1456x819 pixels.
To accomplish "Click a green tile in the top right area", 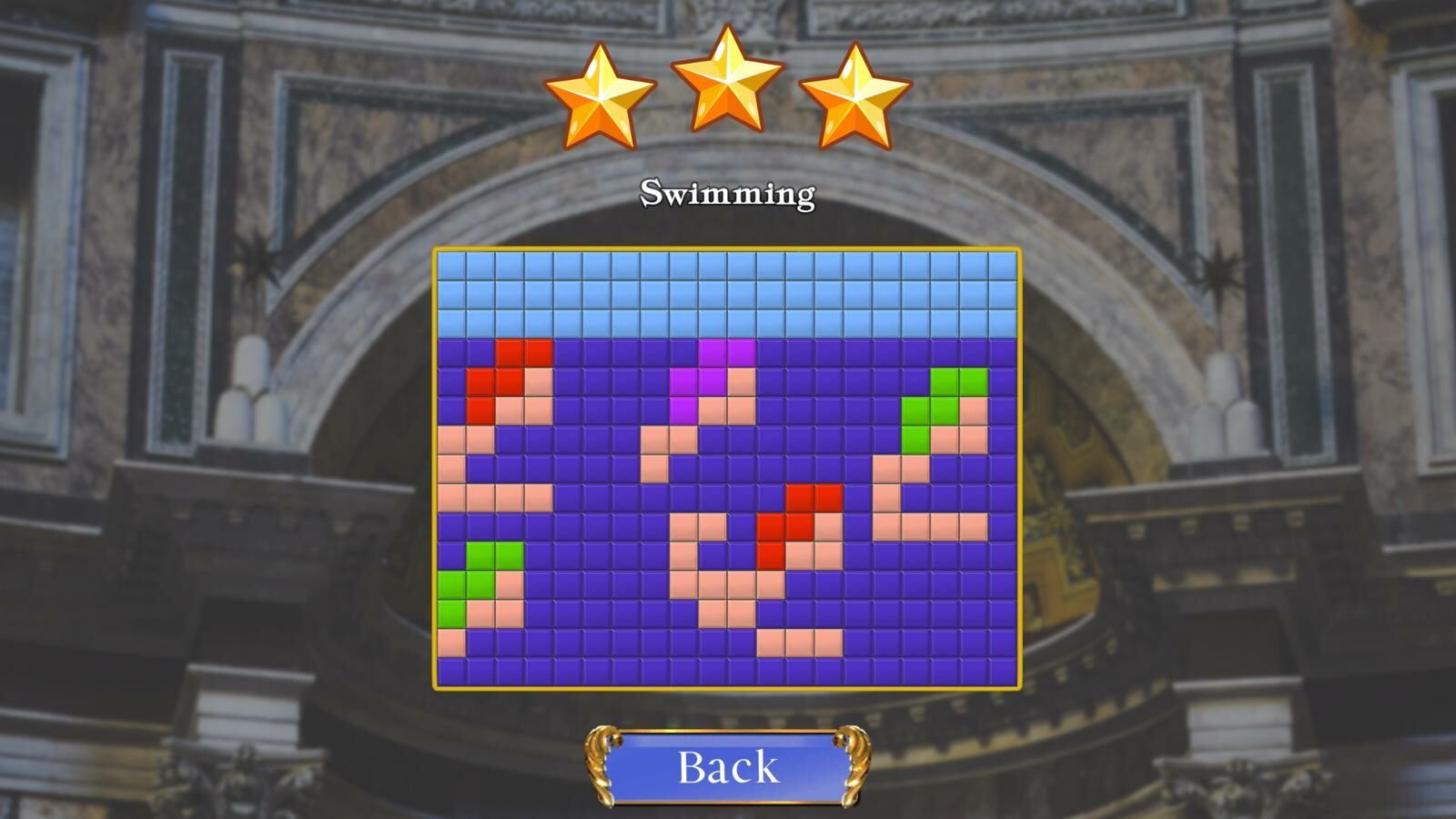I will point(951,382).
